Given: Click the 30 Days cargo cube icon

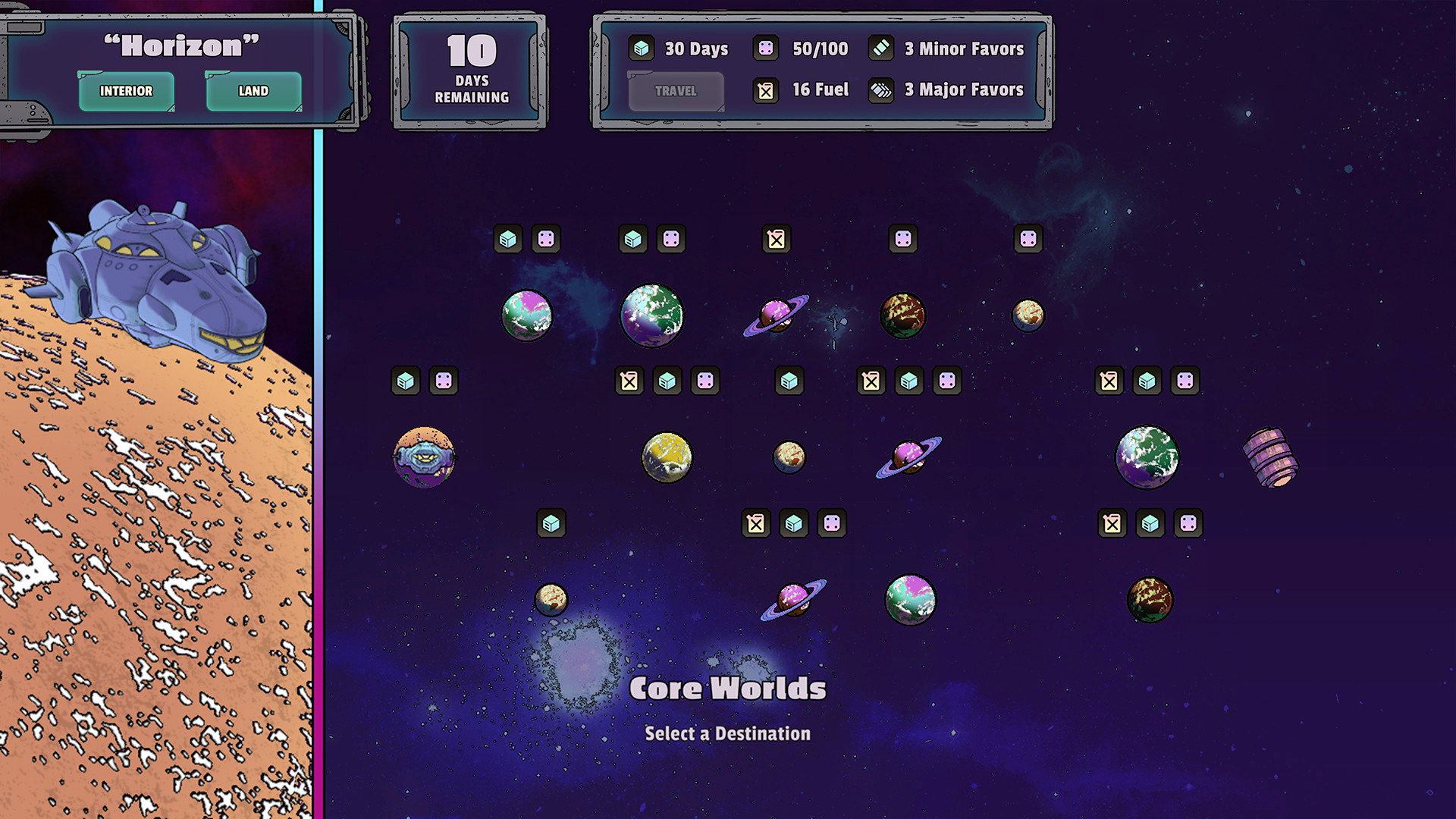Looking at the screenshot, I should 641,48.
